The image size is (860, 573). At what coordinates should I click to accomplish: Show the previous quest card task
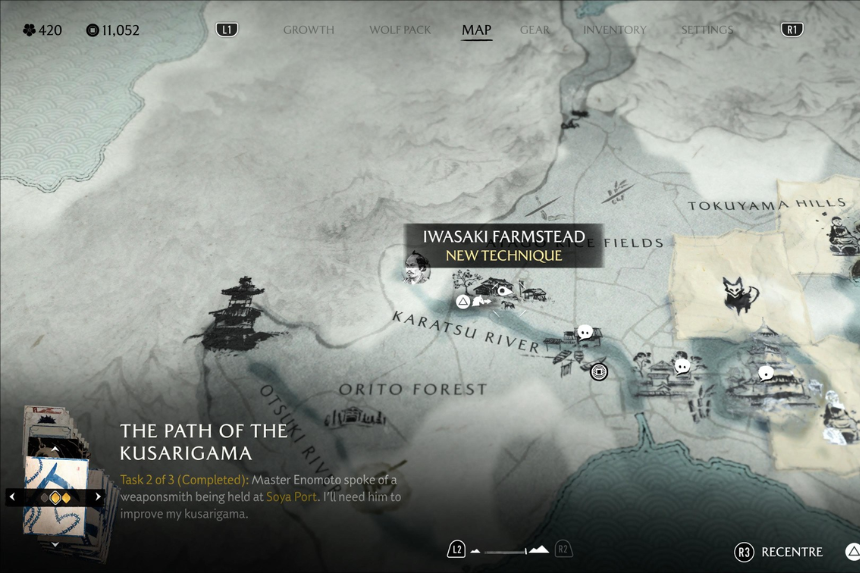13,496
